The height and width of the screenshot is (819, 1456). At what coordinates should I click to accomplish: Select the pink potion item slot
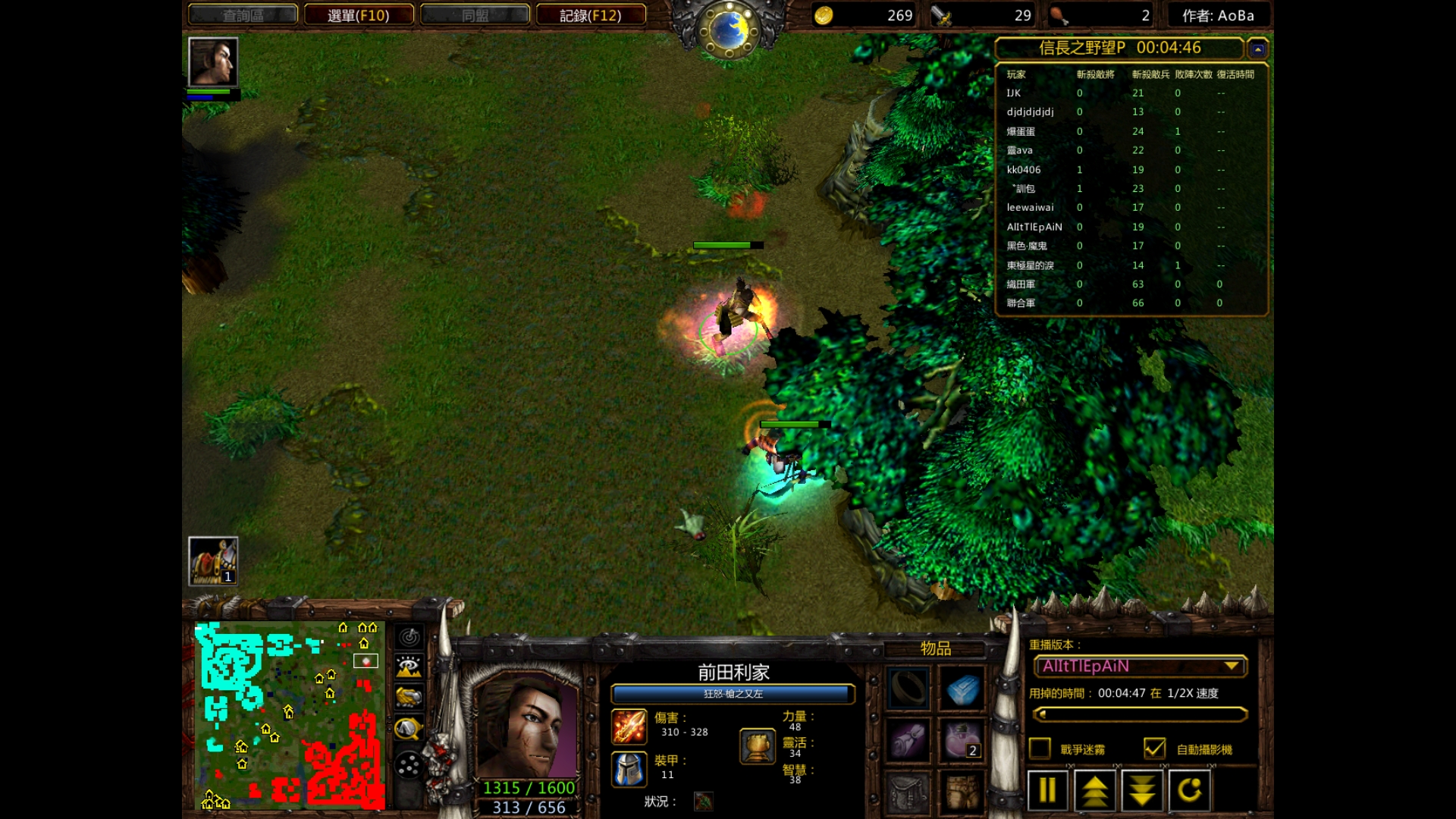pyautogui.click(x=962, y=740)
